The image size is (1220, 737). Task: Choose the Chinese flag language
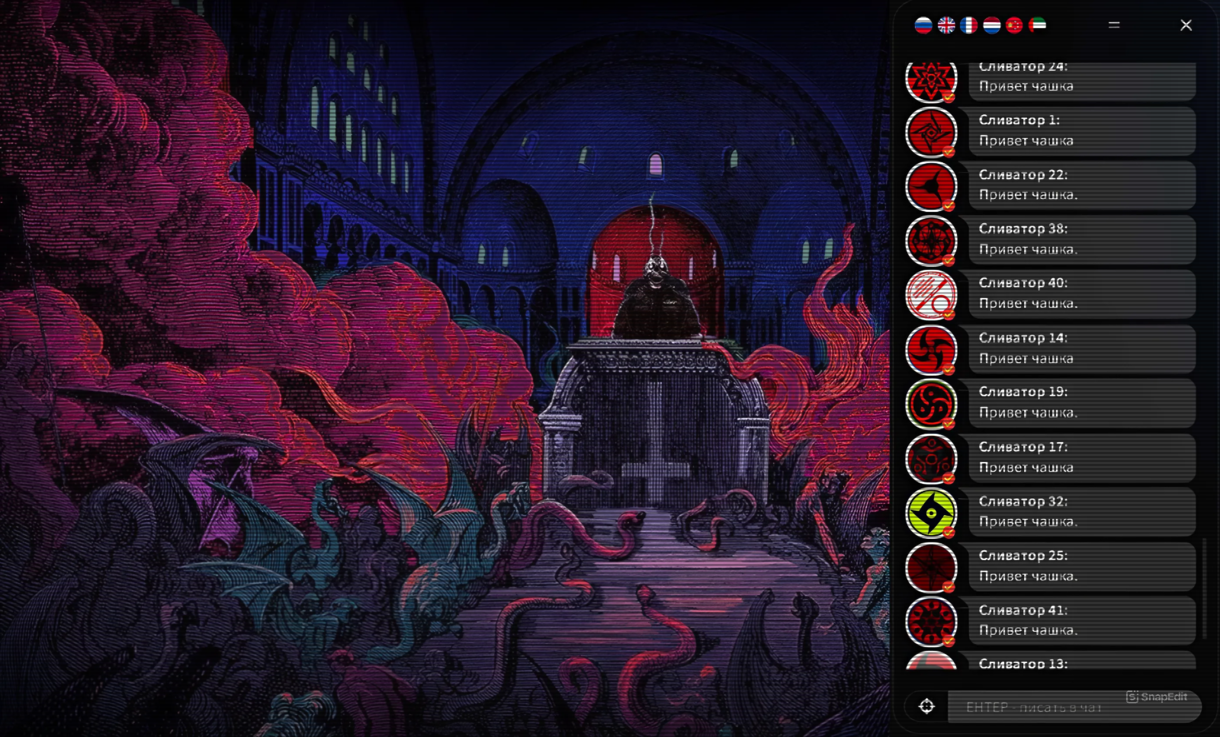click(1014, 25)
